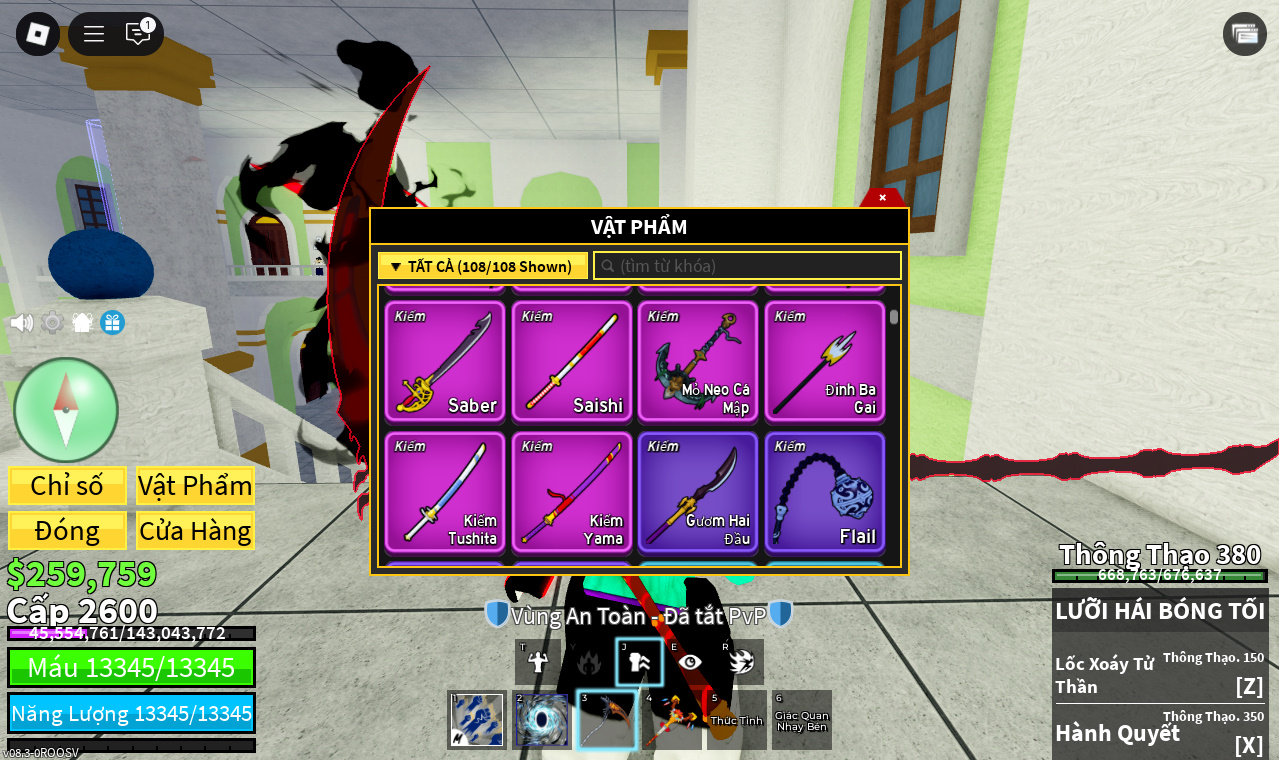The width and height of the screenshot is (1279, 760).
Task: Select the Saber sword item
Action: point(445,361)
